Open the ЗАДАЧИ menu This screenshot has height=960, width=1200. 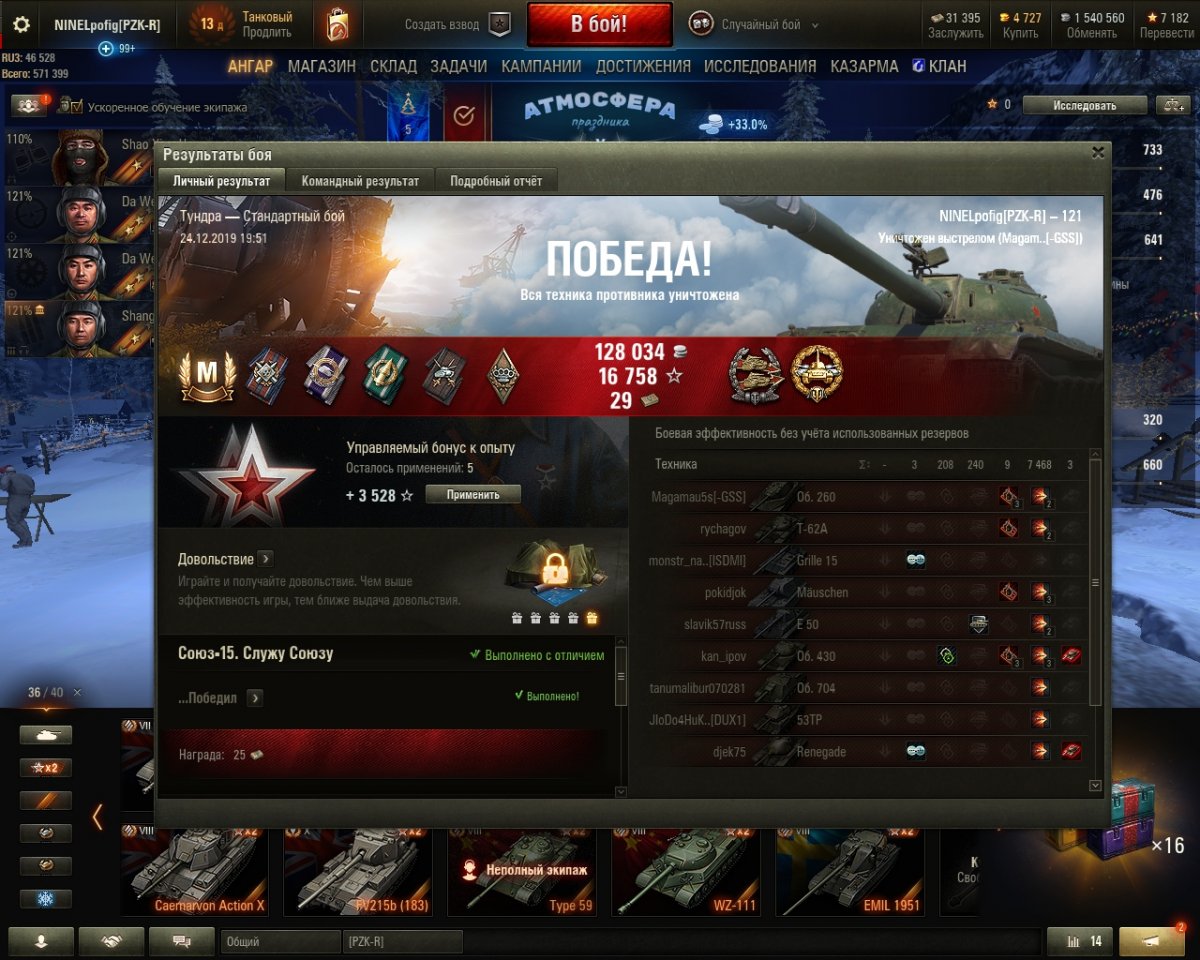[x=458, y=67]
